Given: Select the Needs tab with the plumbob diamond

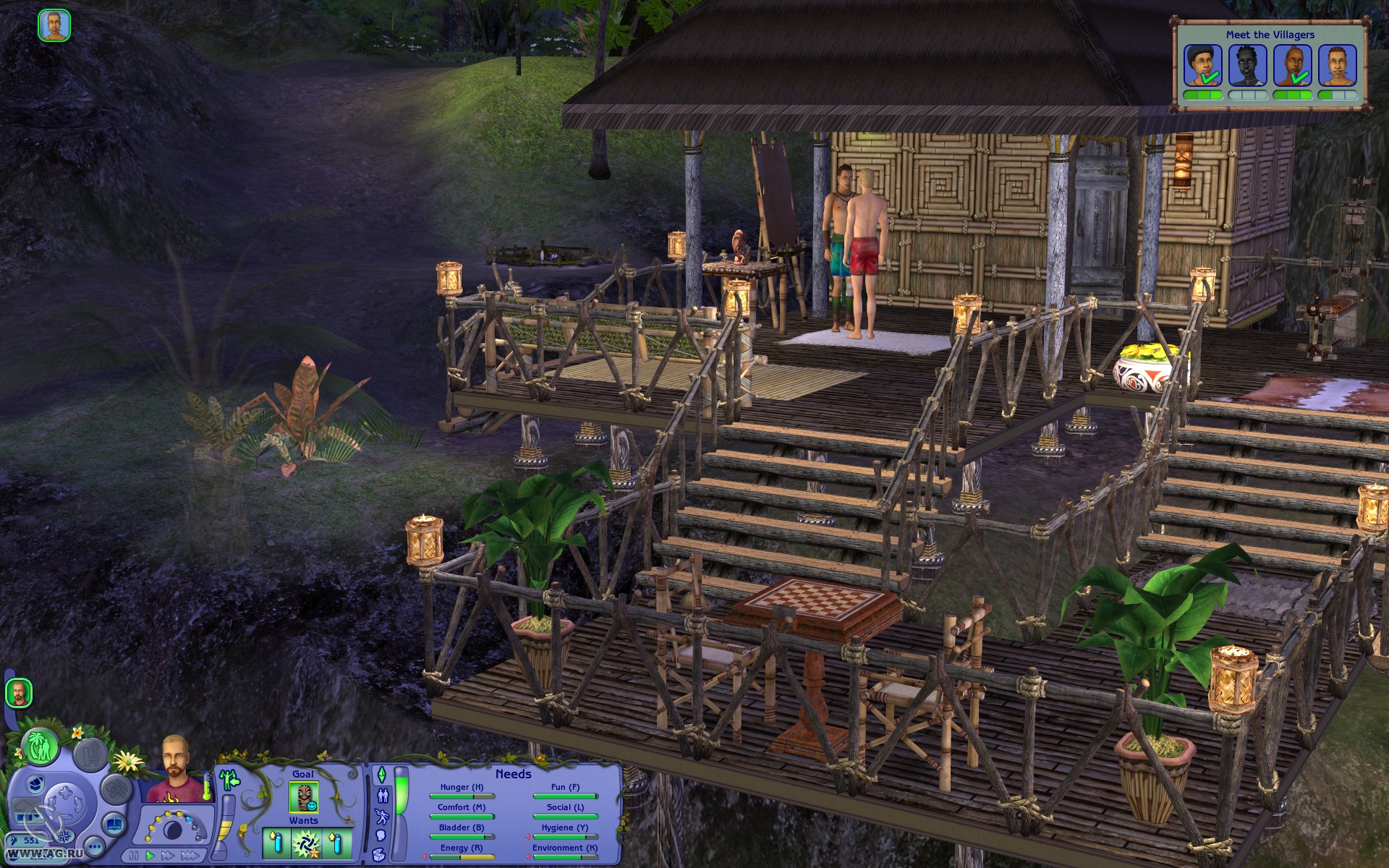Looking at the screenshot, I should click(382, 775).
